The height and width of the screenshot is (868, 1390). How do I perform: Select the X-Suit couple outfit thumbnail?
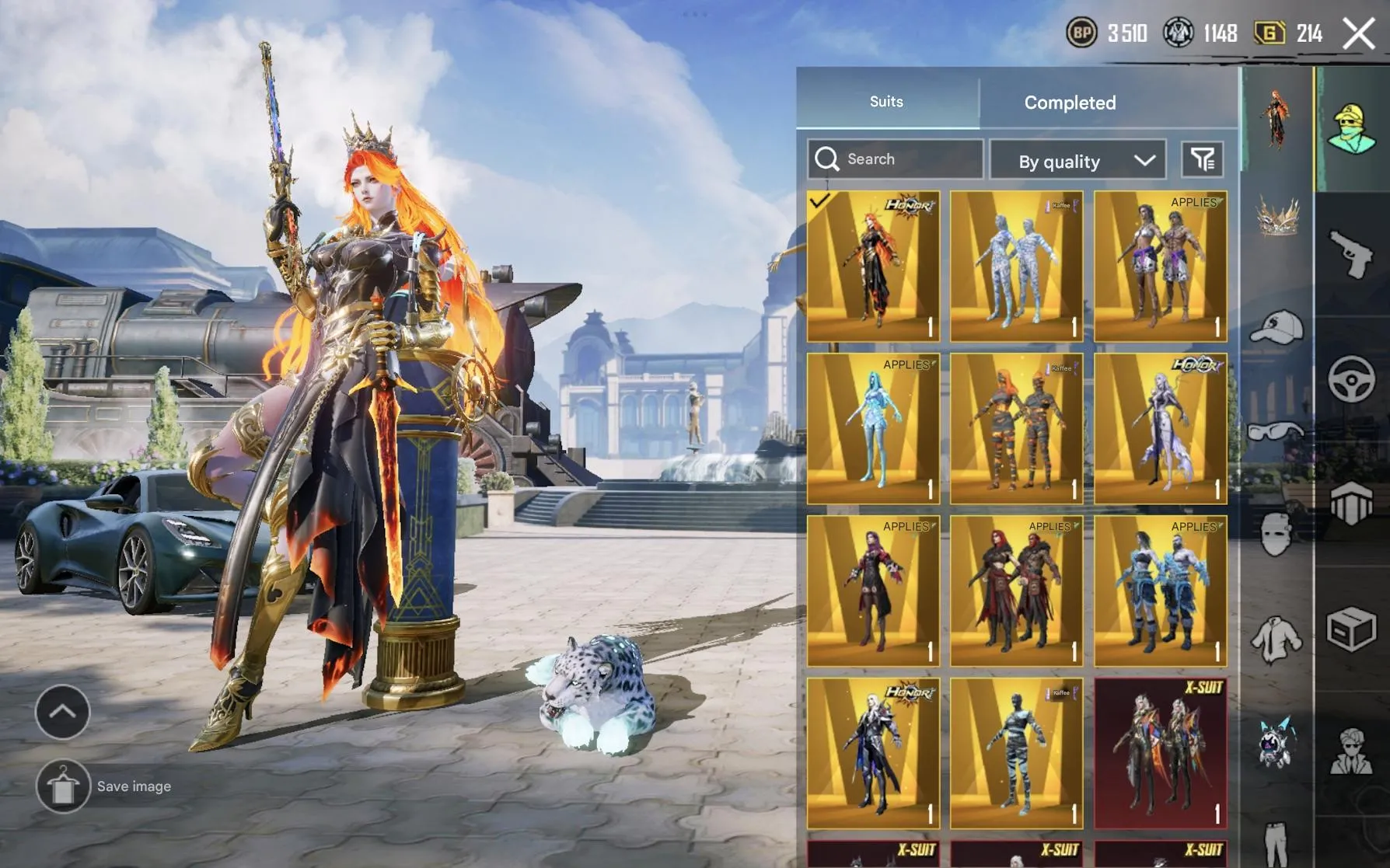[x=1160, y=754]
